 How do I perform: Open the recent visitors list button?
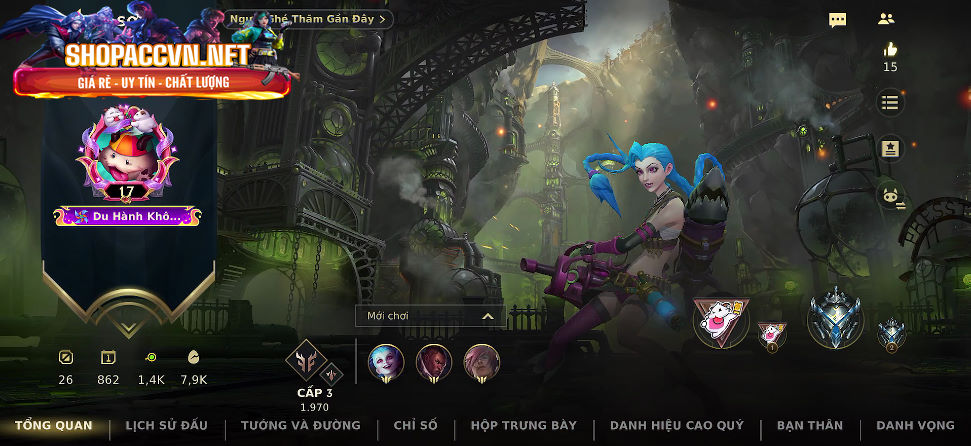click(310, 19)
